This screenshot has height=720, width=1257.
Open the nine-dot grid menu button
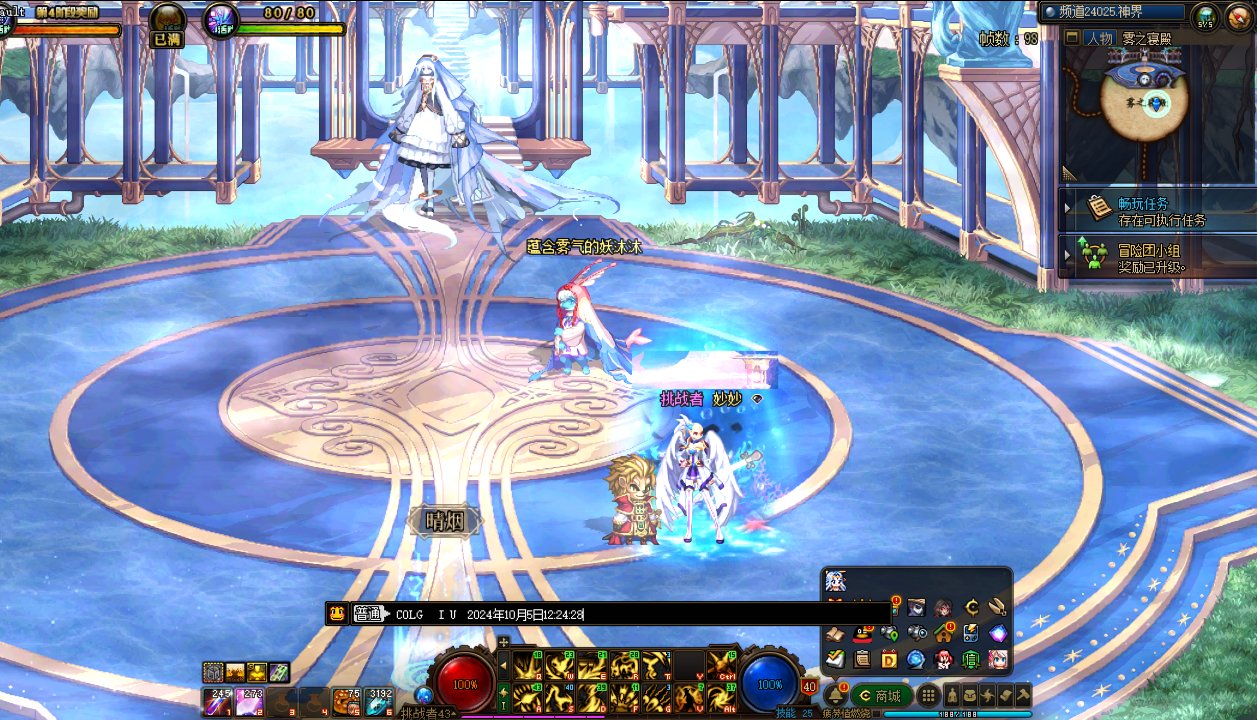[x=928, y=696]
